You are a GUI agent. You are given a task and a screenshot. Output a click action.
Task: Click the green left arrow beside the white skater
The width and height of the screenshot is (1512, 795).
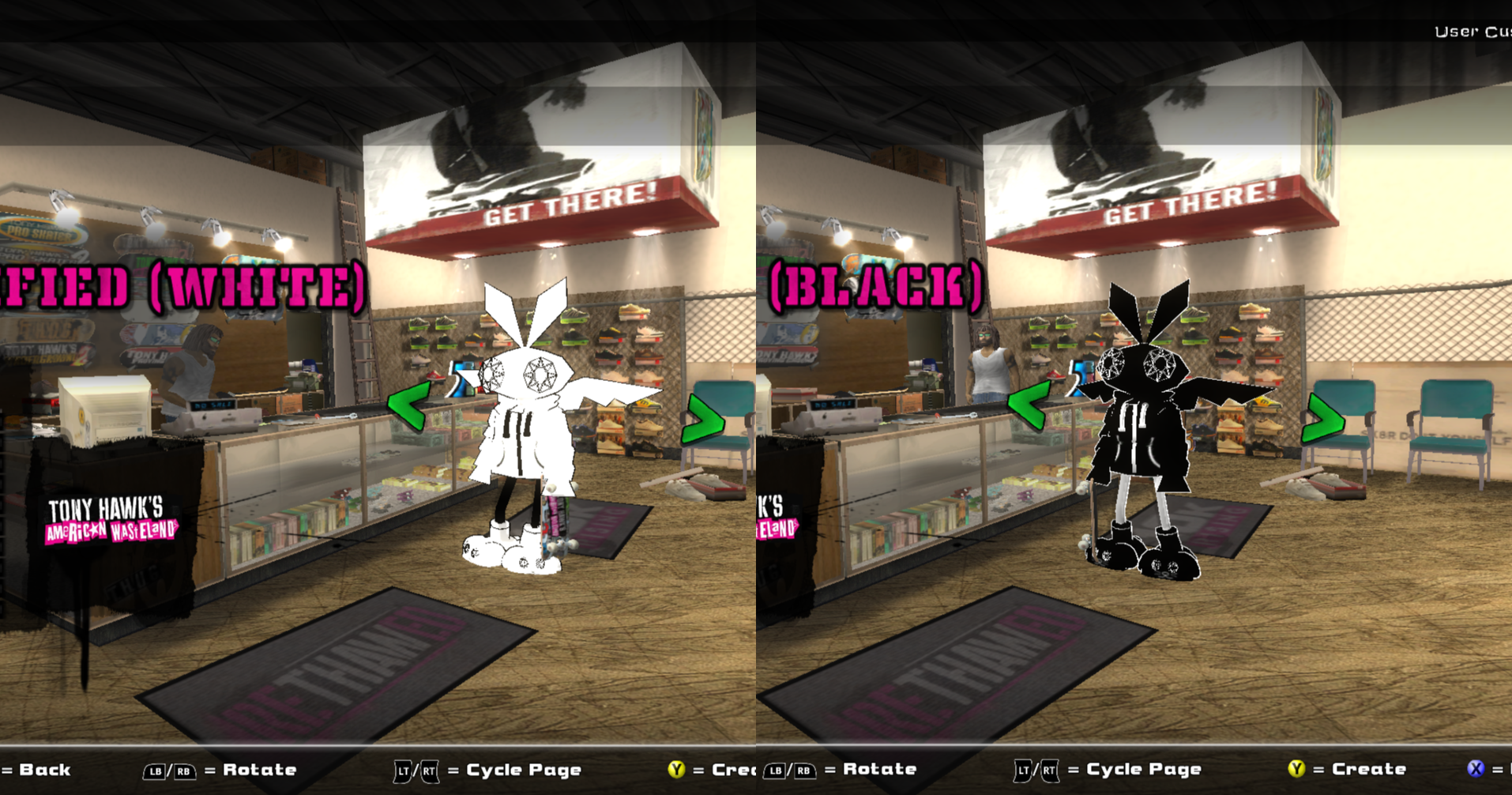coord(408,405)
